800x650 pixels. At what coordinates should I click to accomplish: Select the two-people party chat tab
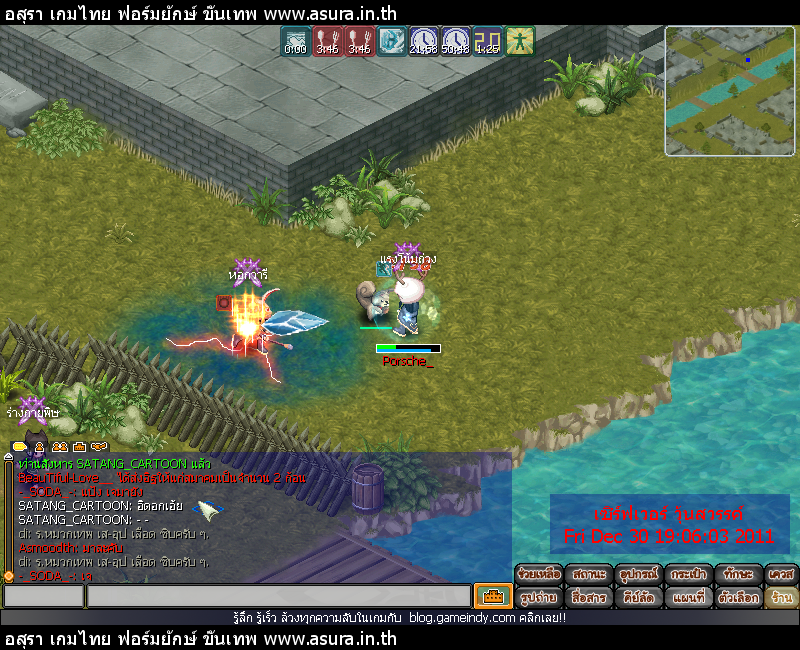pos(60,446)
